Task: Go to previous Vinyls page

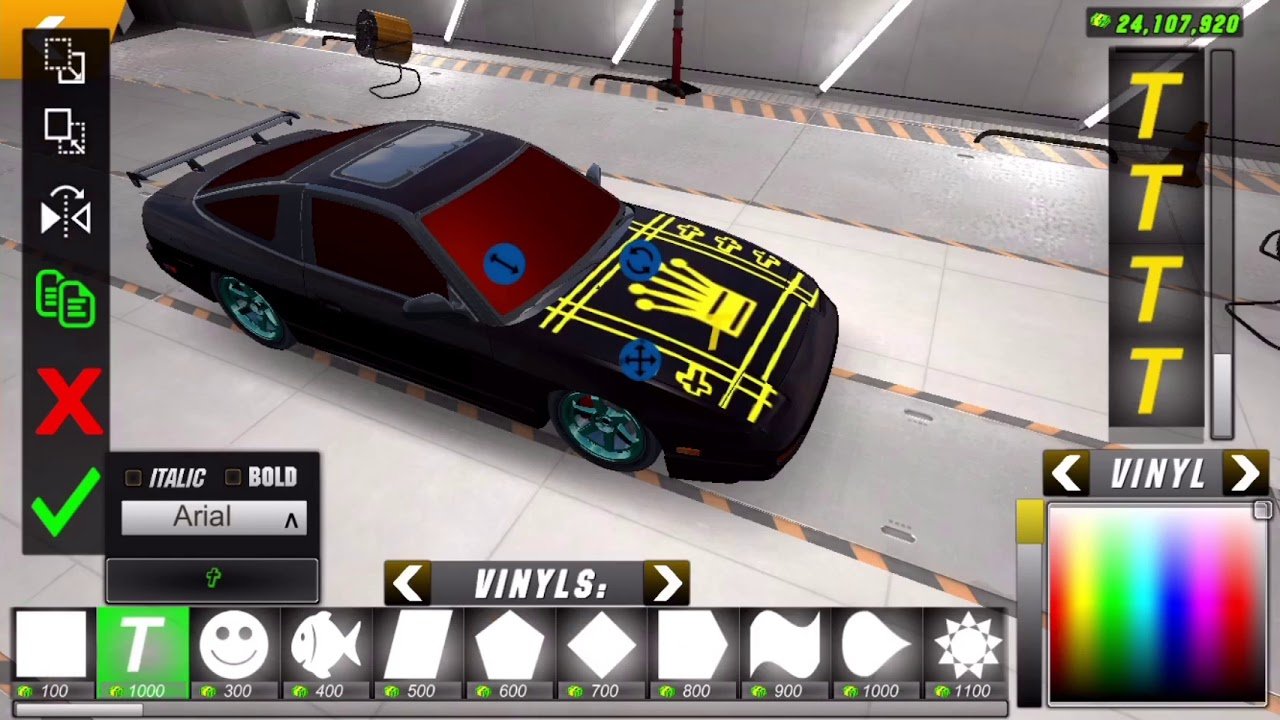Action: 408,583
